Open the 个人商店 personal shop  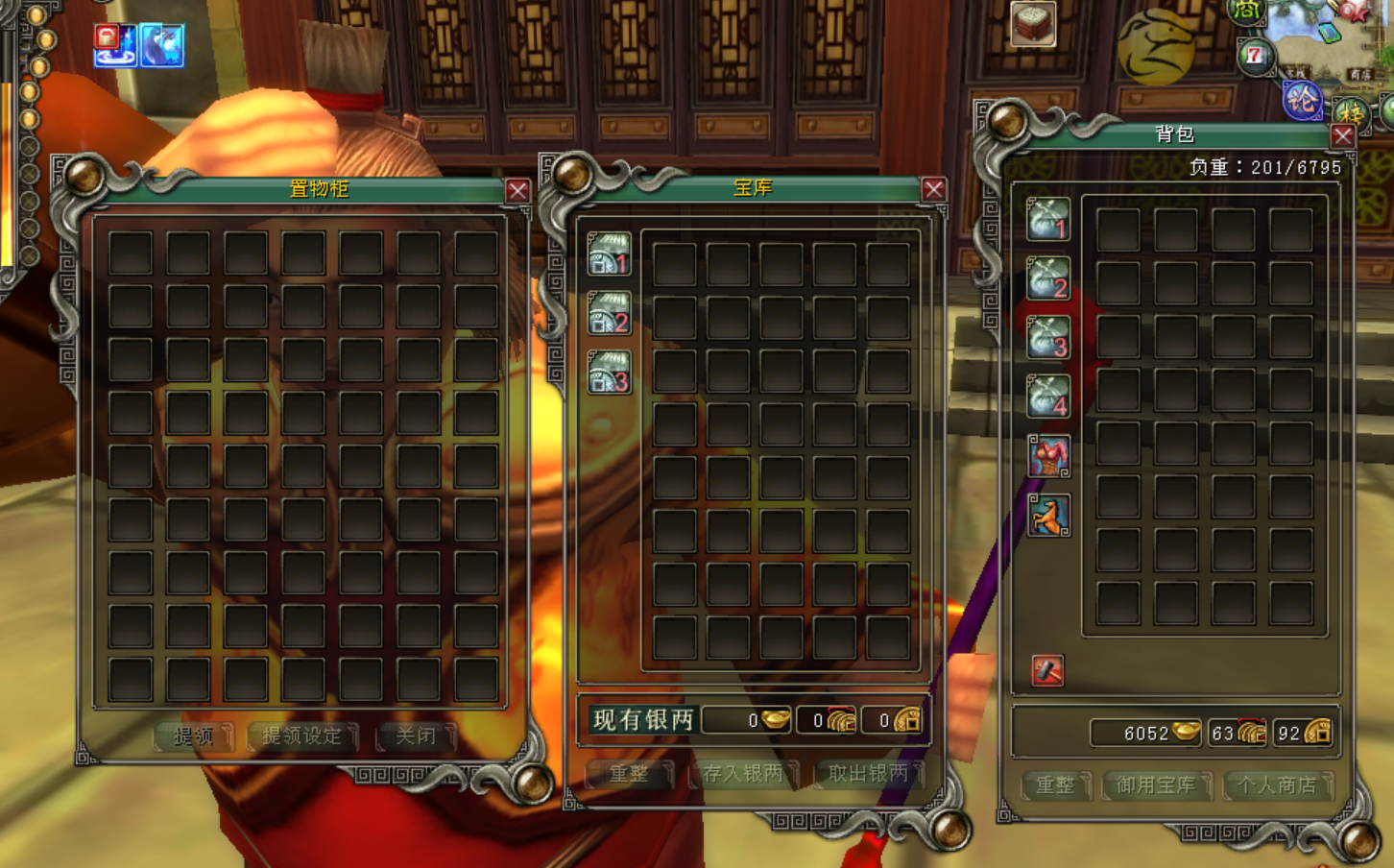click(1277, 785)
